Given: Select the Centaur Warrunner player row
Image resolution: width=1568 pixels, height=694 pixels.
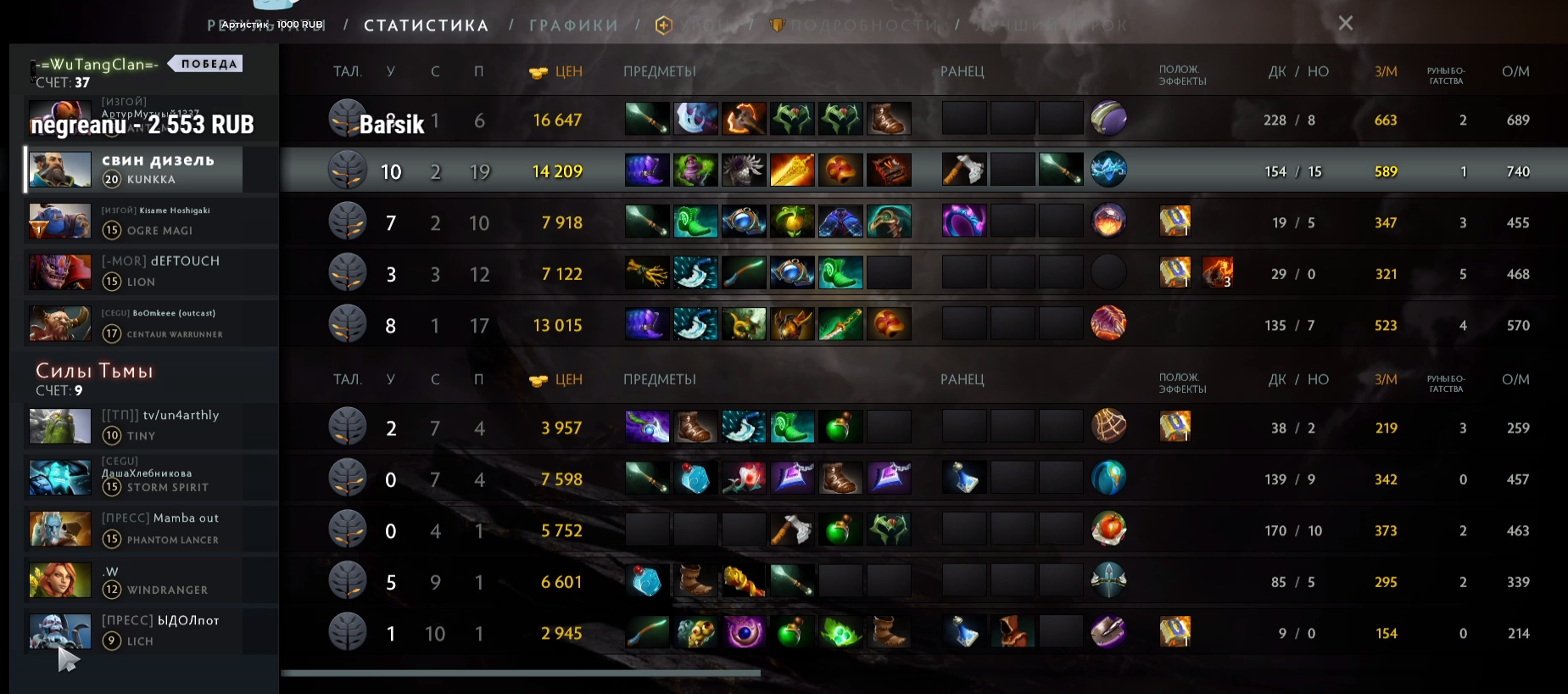Looking at the screenshot, I should coord(153,324).
